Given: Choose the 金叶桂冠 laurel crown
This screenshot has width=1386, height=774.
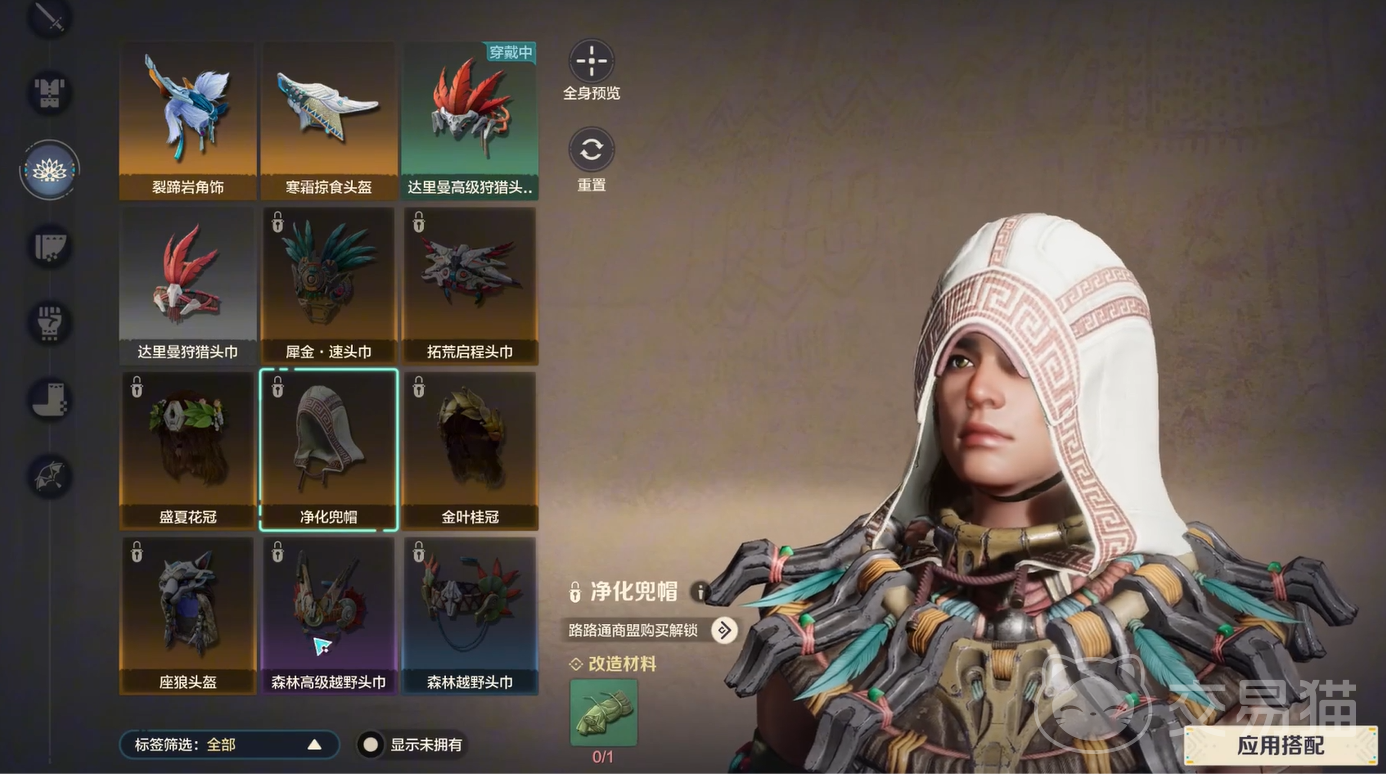Looking at the screenshot, I should coord(470,450).
